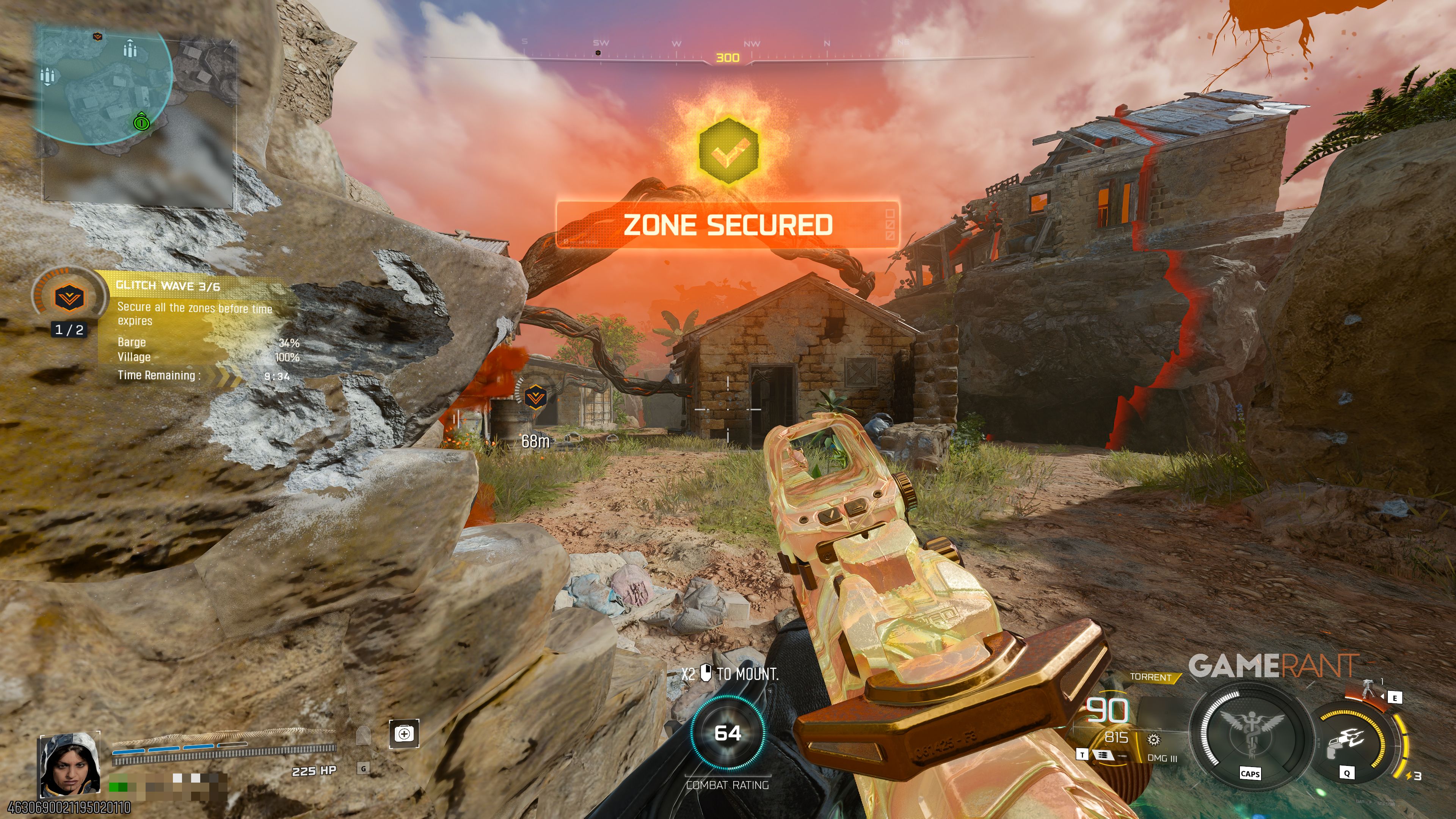Use the medkit icon beside the health bar
Image resolution: width=1456 pixels, height=819 pixels.
404,734
